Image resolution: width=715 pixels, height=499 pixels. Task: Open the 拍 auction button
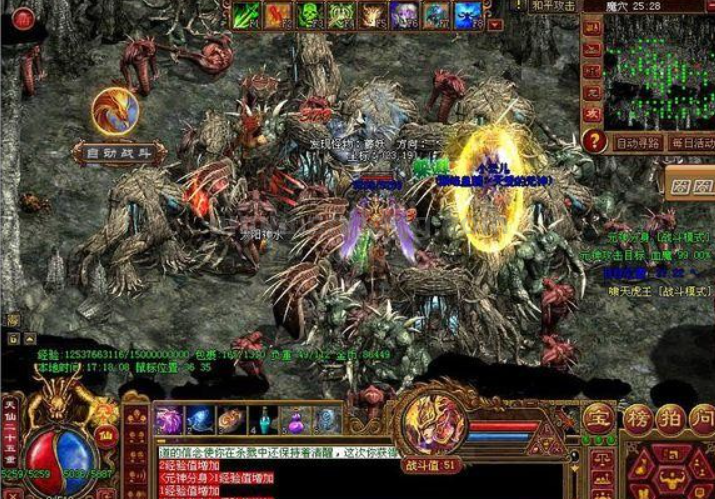pyautogui.click(x=670, y=416)
